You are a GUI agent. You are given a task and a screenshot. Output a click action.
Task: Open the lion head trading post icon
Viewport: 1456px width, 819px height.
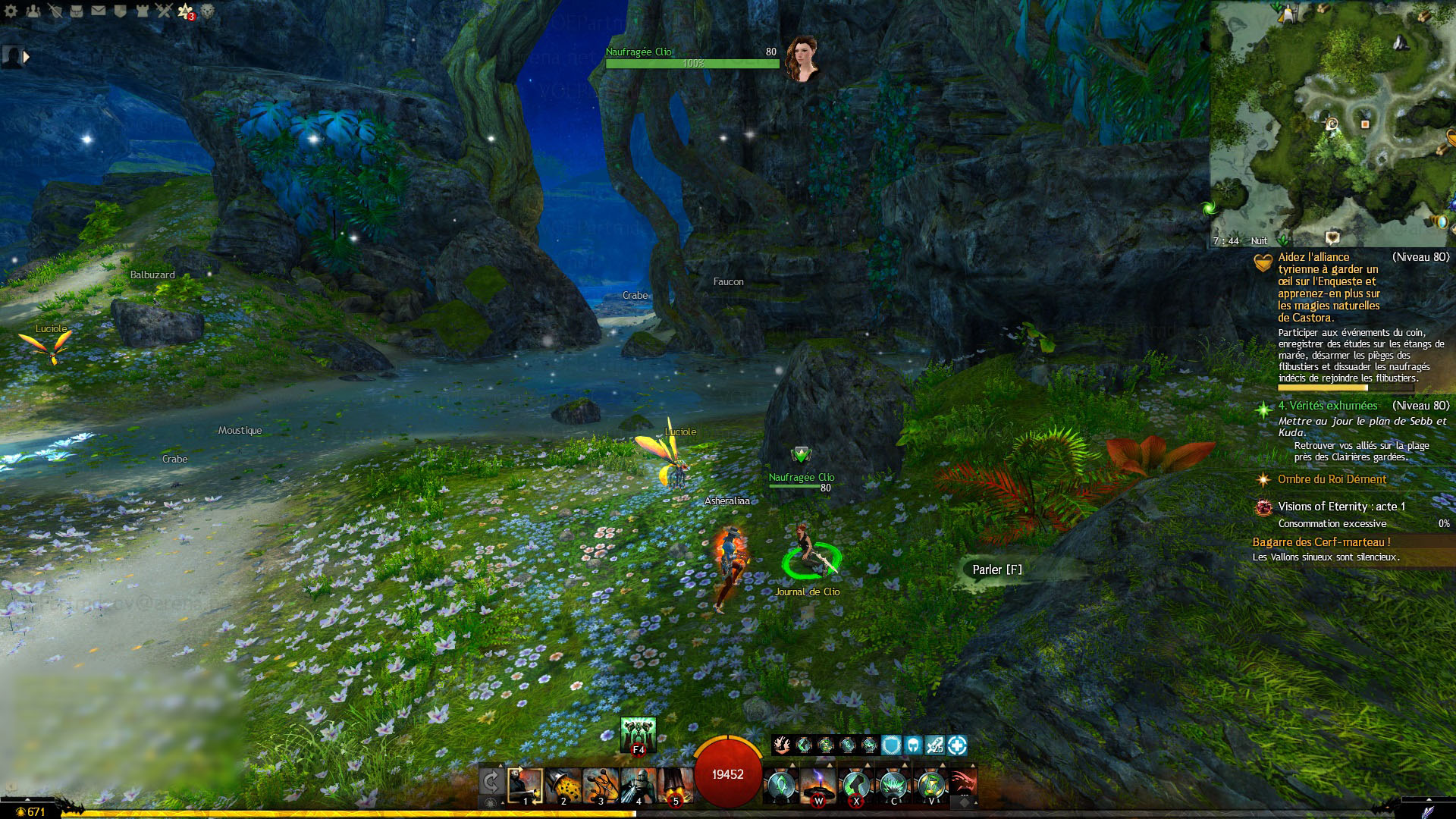pyautogui.click(x=207, y=11)
